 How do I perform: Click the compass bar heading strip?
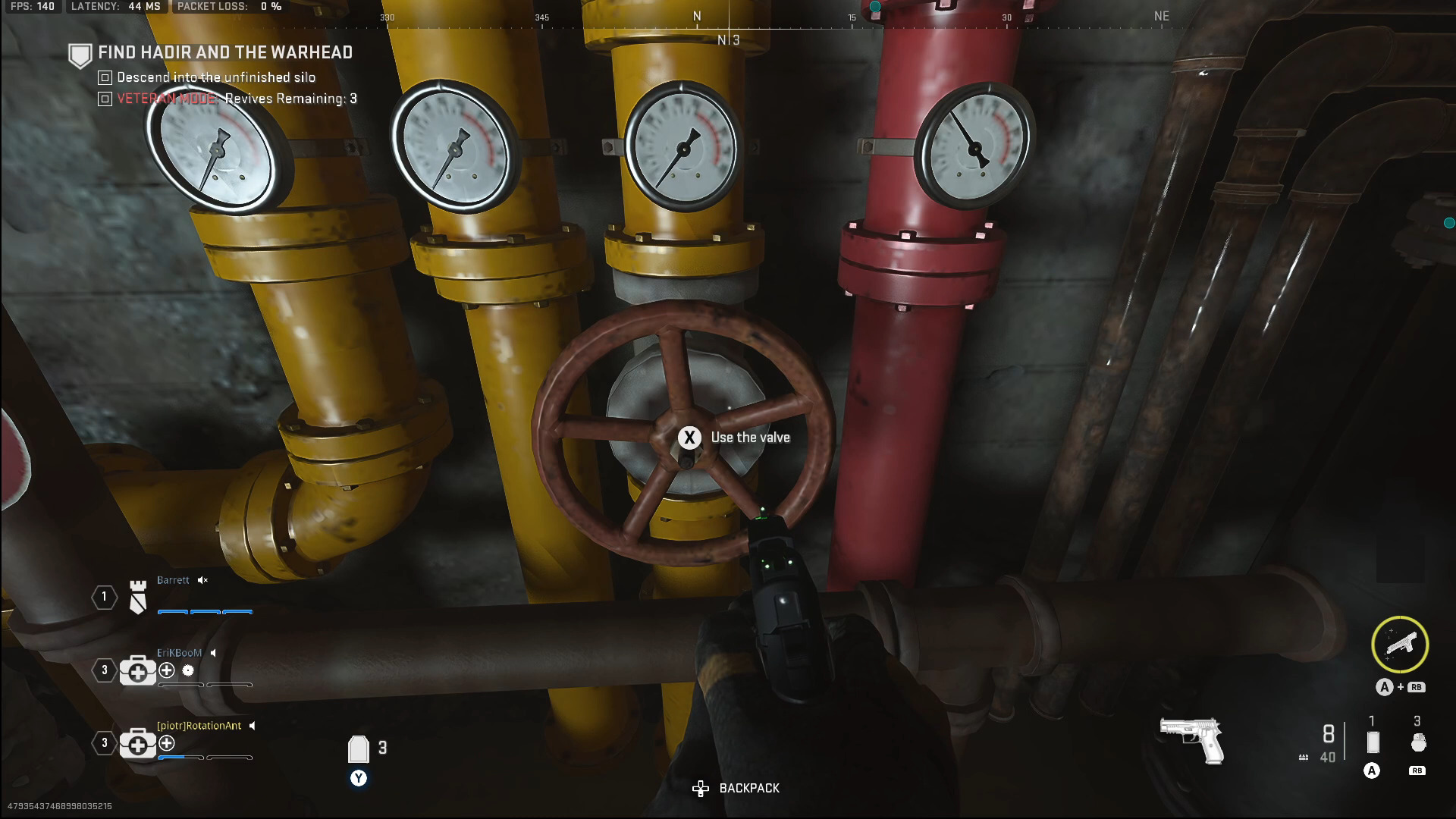pyautogui.click(x=773, y=18)
